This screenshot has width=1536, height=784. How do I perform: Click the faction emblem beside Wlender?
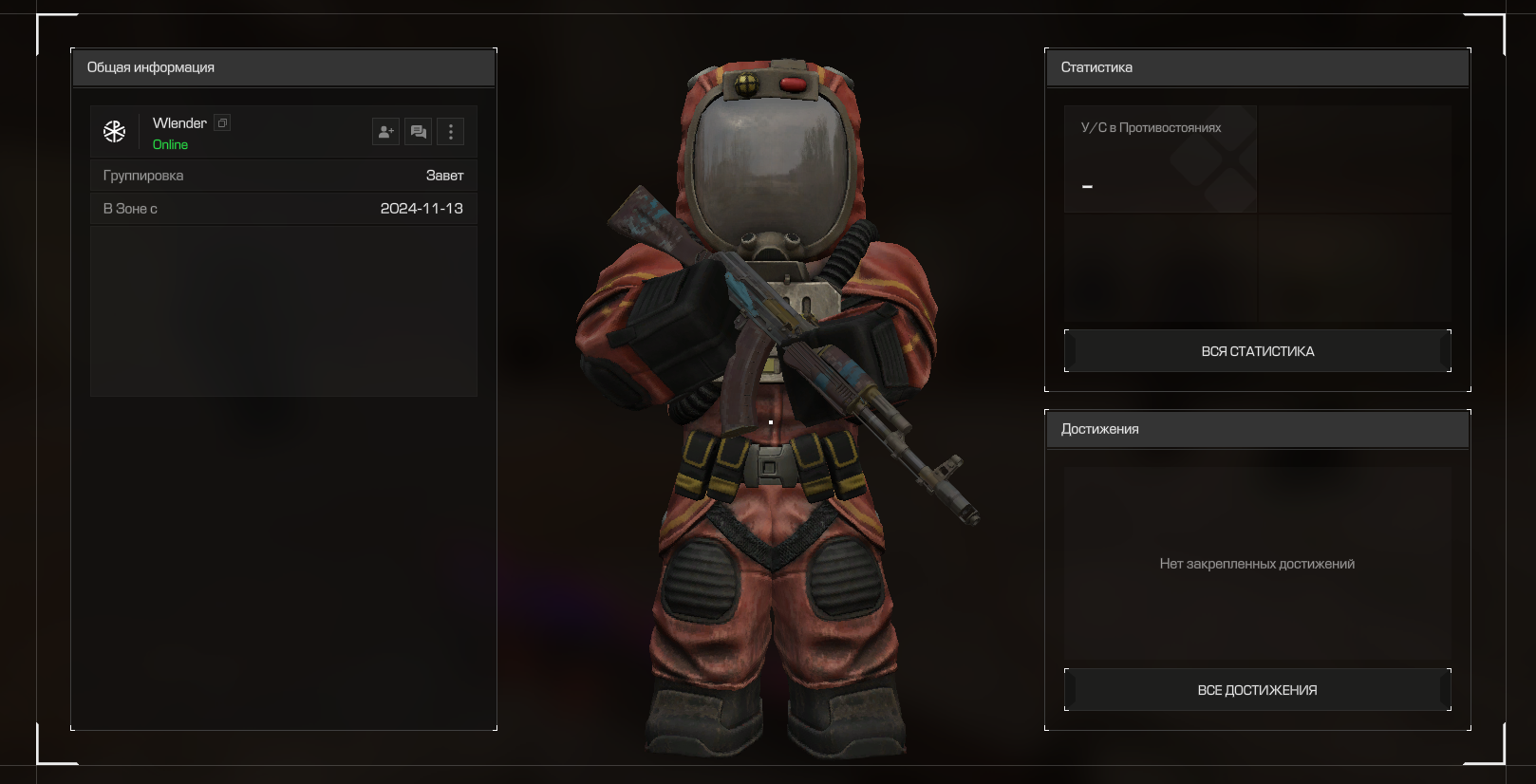tap(115, 132)
